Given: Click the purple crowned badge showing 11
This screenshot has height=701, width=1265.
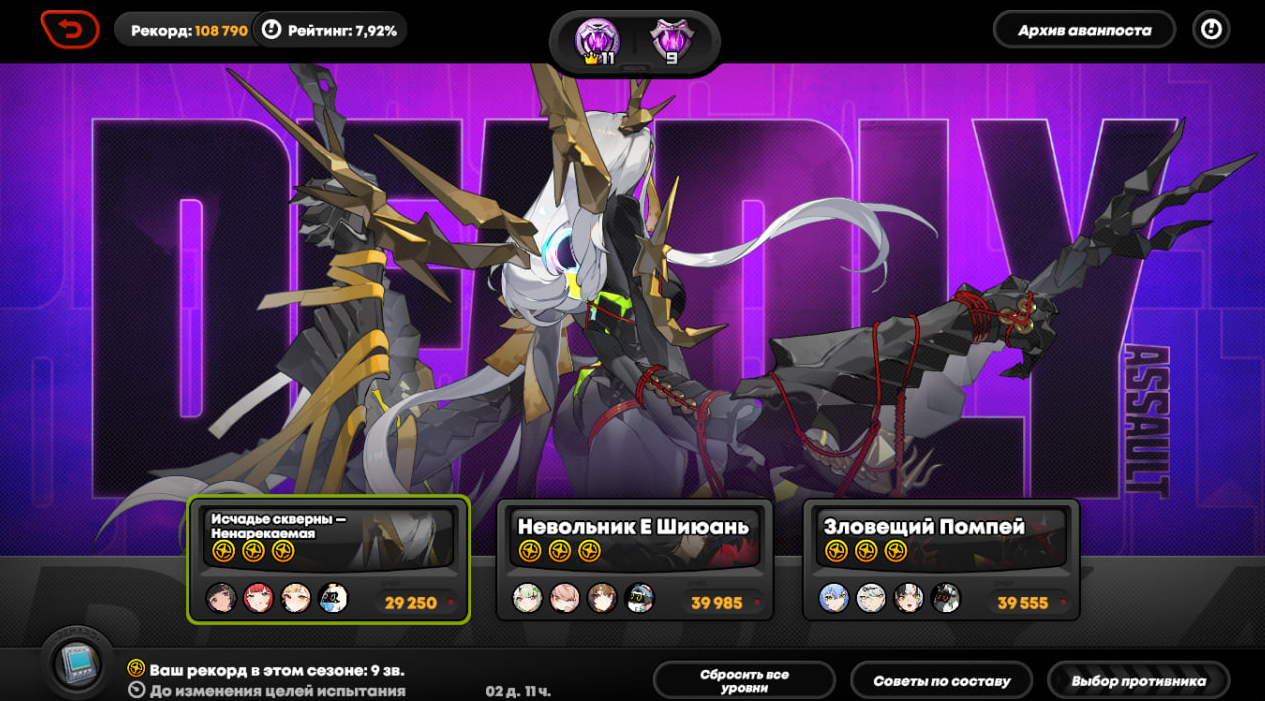Looking at the screenshot, I should pyautogui.click(x=598, y=43).
